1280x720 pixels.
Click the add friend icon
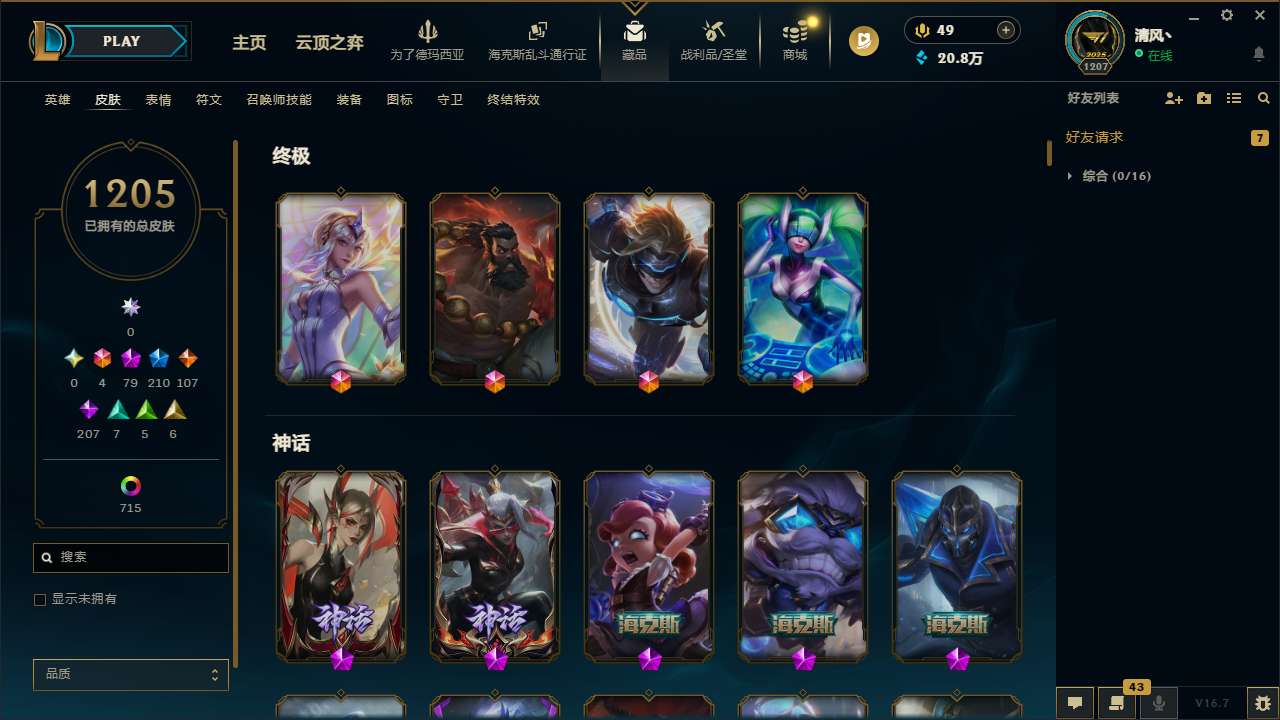coord(1174,98)
